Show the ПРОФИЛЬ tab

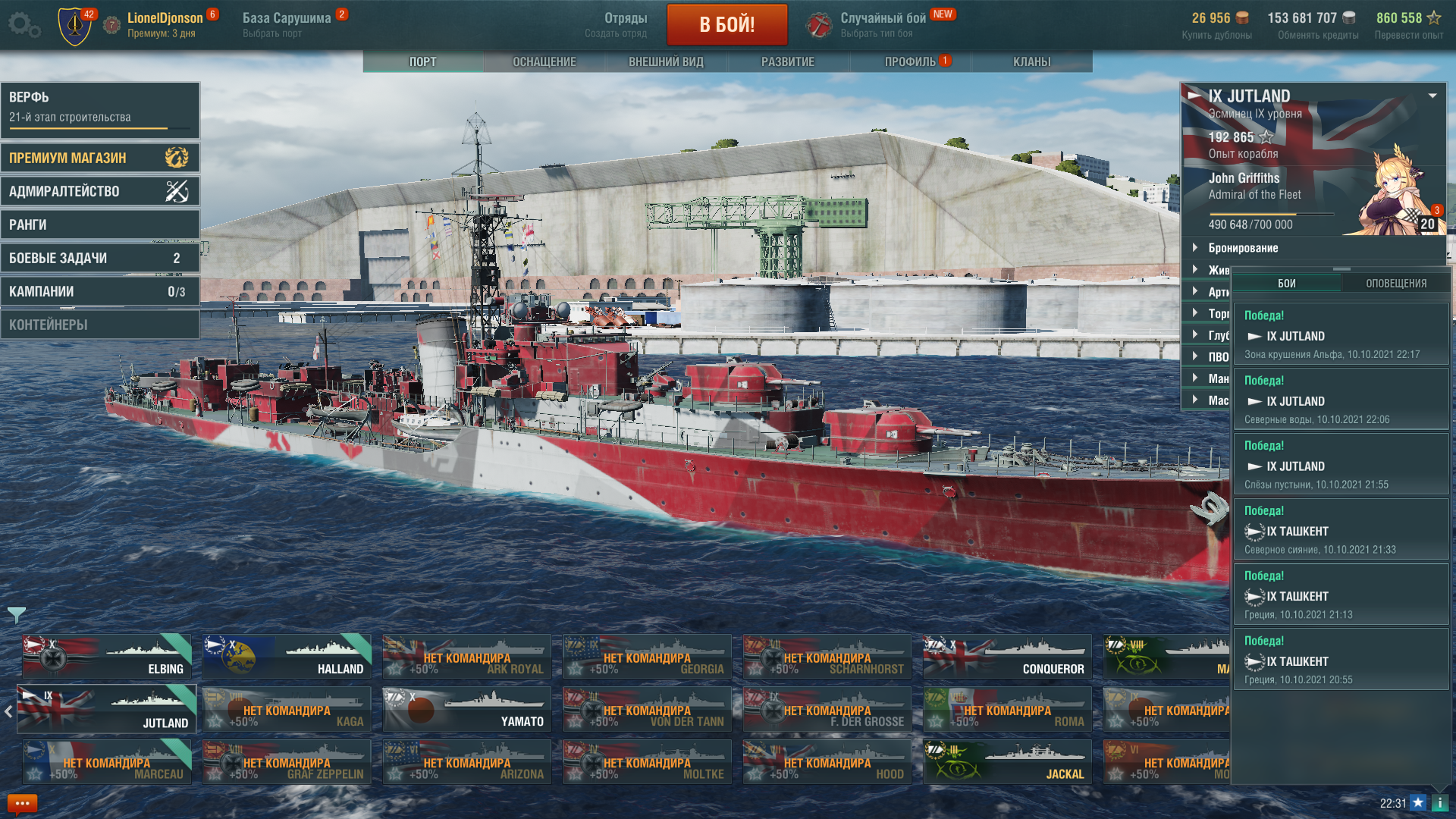click(x=910, y=61)
